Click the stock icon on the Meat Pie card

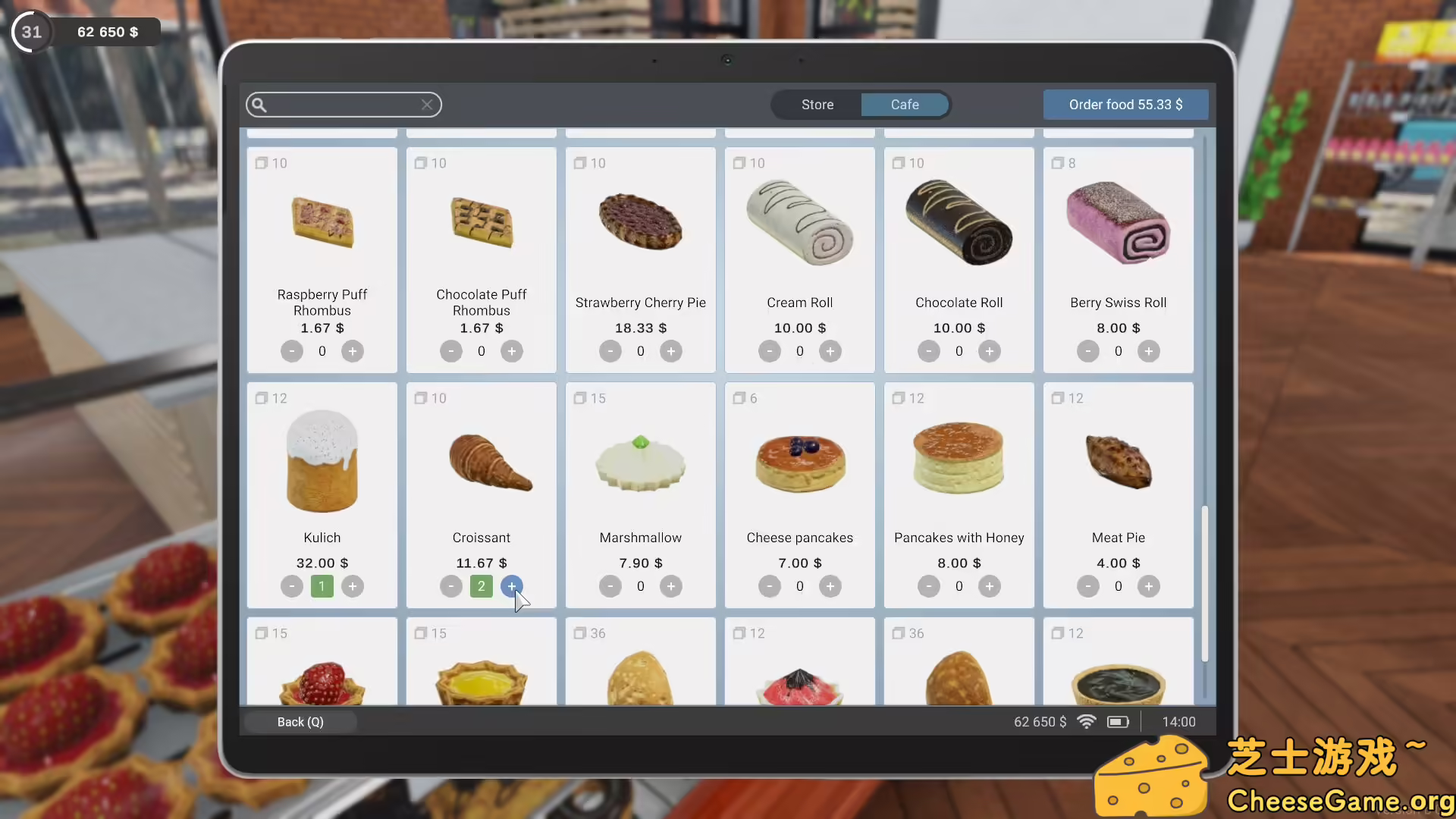(1058, 398)
